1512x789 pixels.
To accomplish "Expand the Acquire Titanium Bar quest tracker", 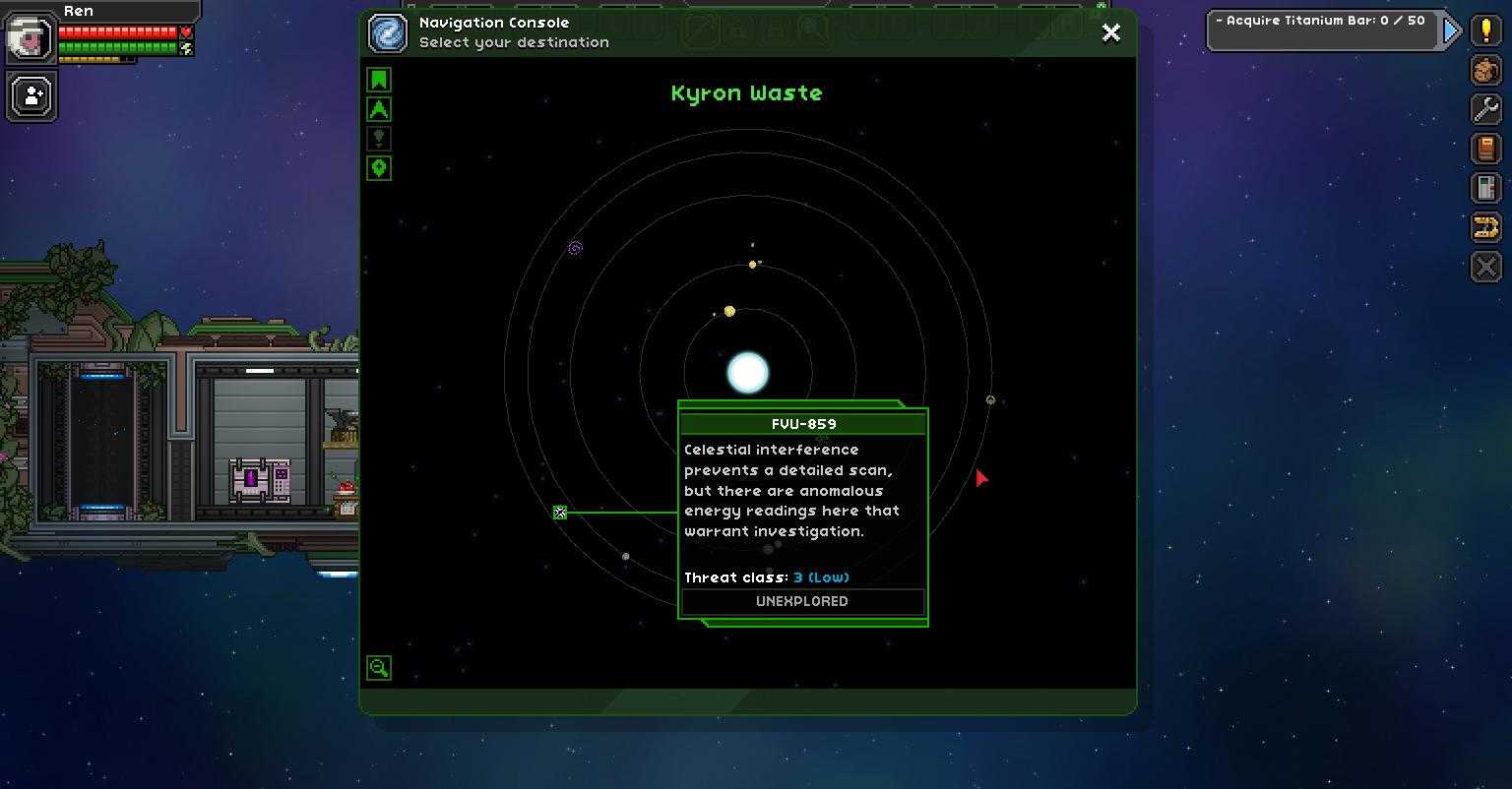I will click(1451, 30).
